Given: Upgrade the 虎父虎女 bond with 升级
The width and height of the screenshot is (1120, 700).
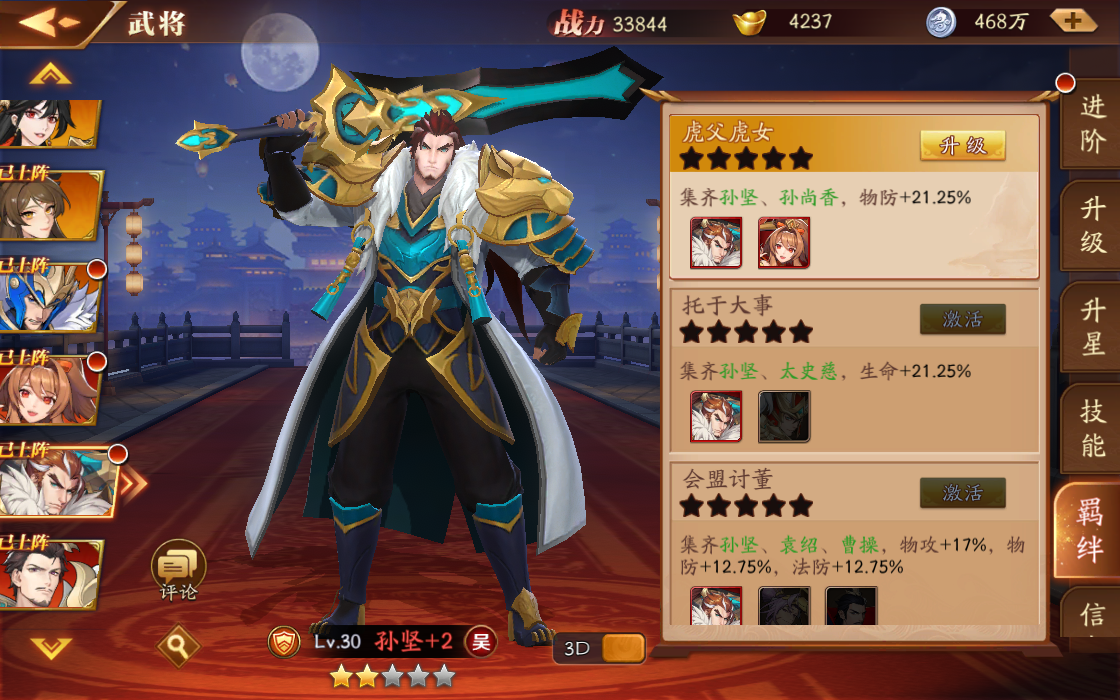Looking at the screenshot, I should click(962, 146).
